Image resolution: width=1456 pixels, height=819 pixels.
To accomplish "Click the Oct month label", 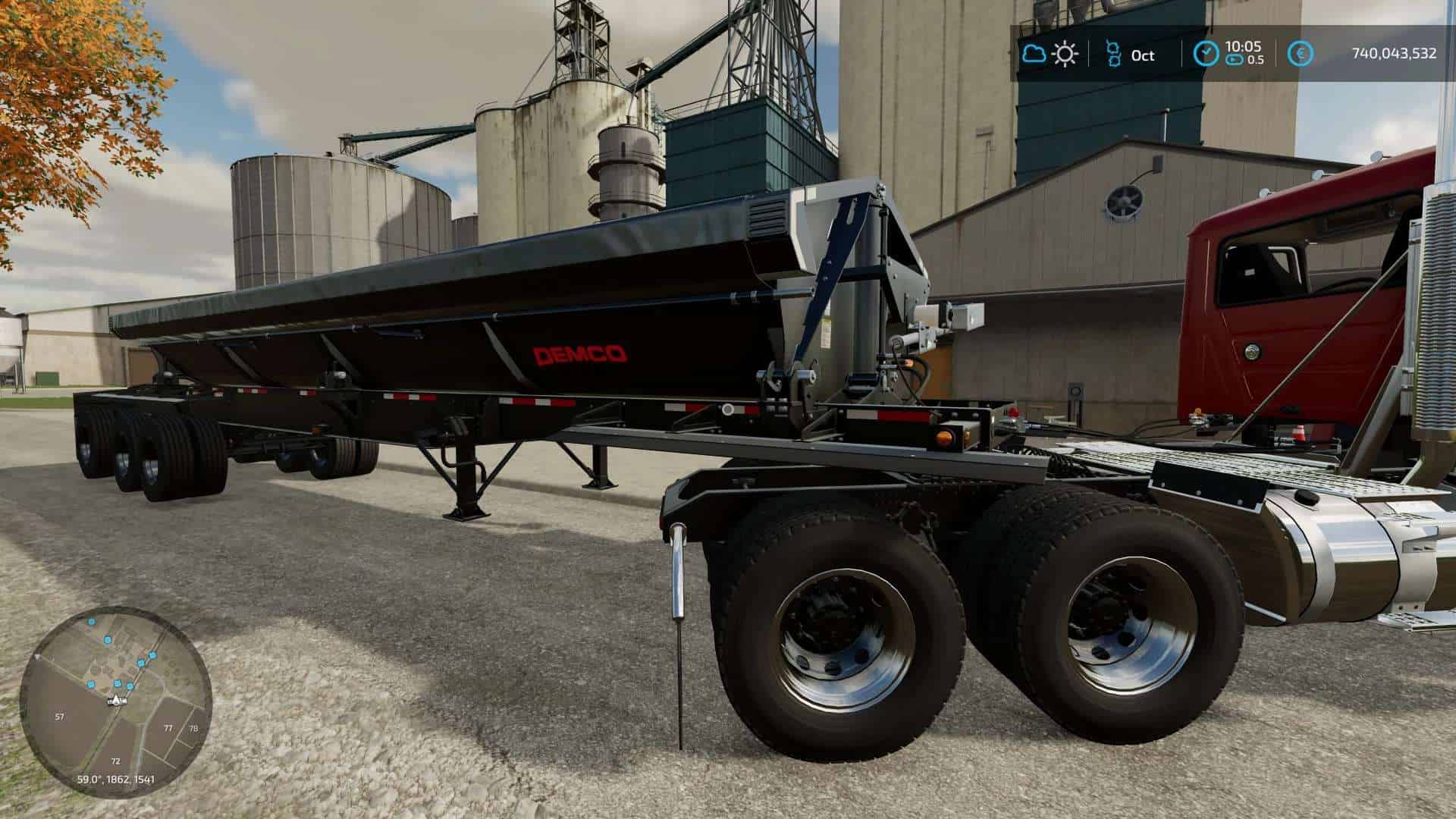I will 1143,56.
